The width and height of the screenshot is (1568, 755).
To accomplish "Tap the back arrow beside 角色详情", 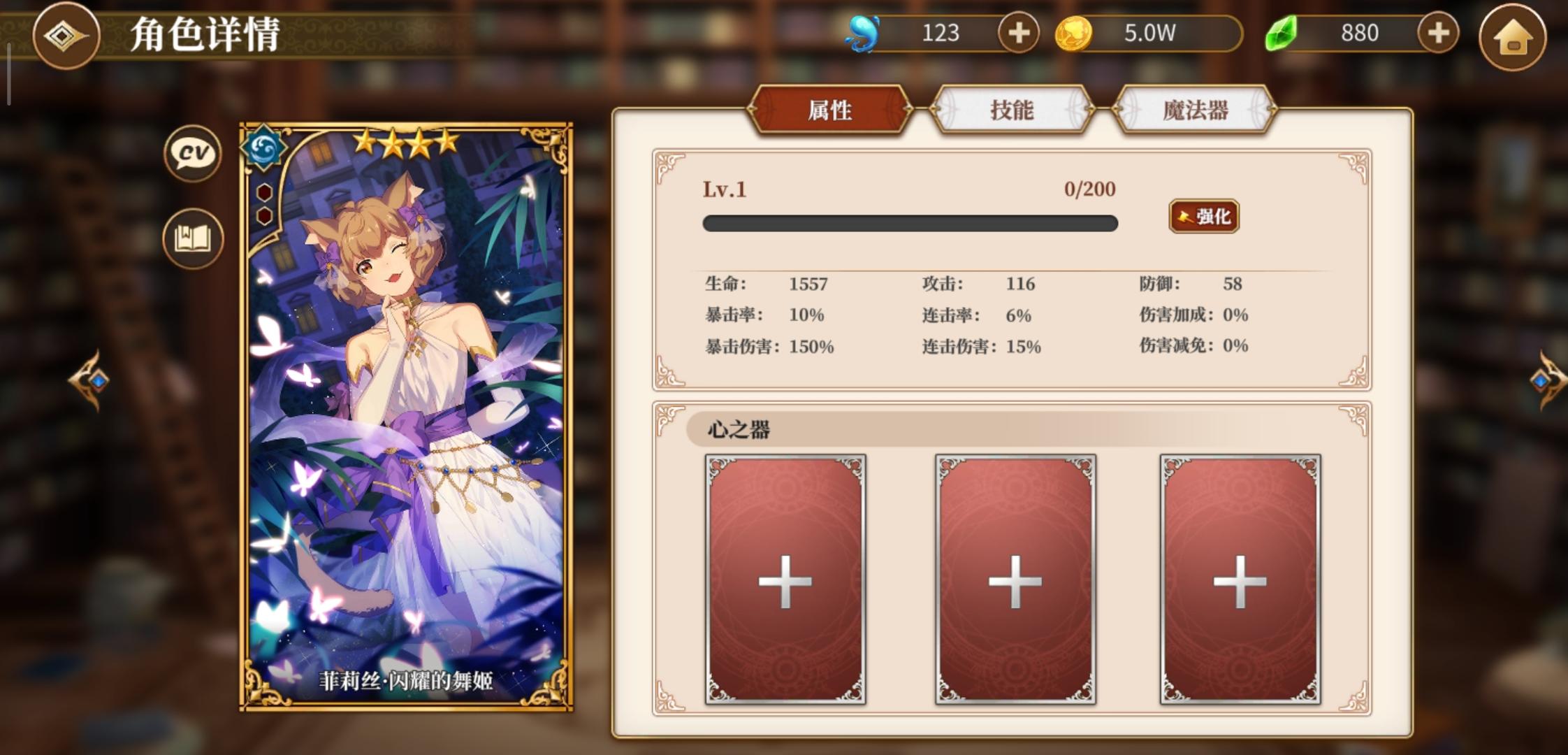I will click(x=66, y=35).
